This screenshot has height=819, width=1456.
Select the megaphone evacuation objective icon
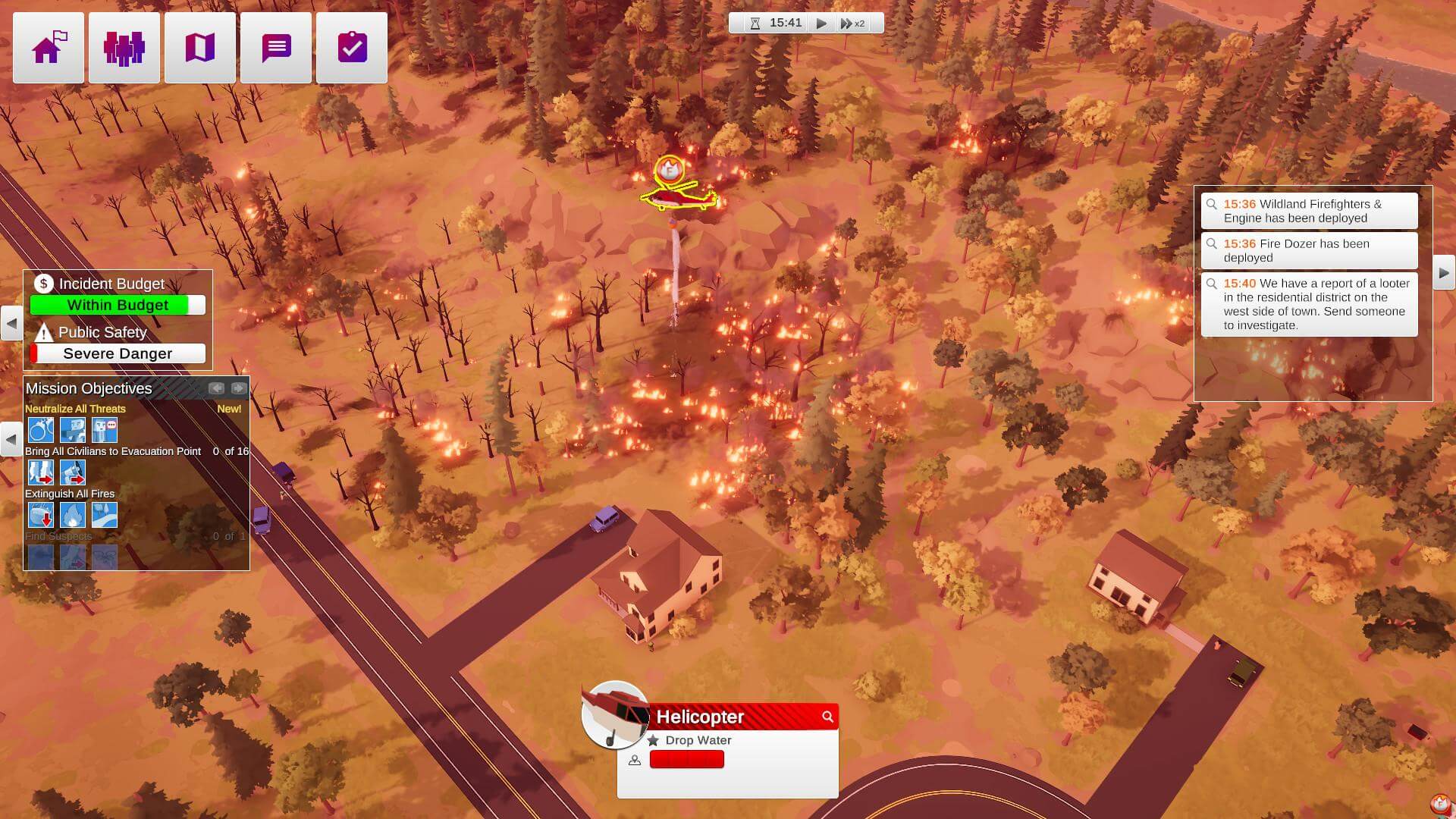tap(73, 472)
